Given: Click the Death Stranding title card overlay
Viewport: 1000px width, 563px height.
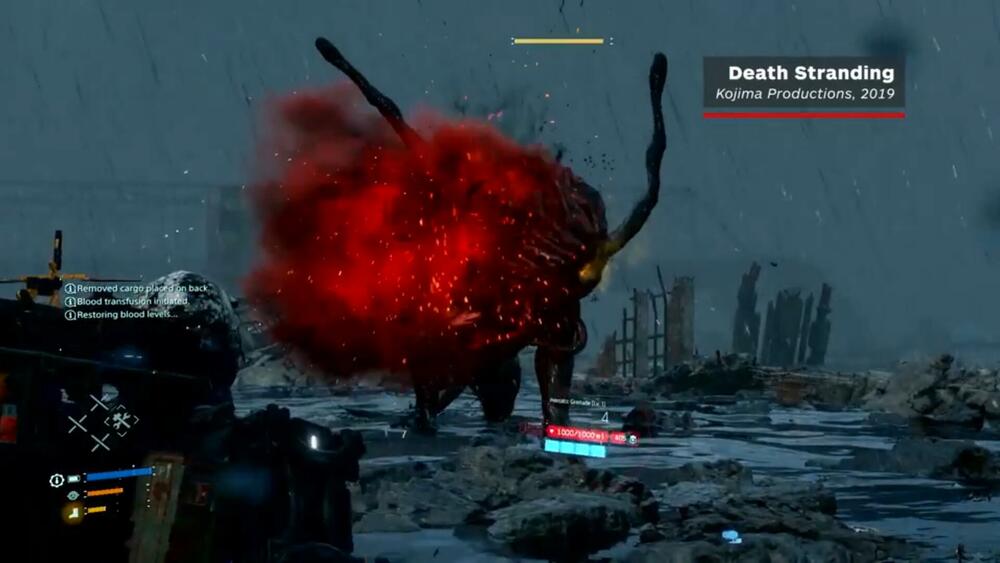Looking at the screenshot, I should click(x=804, y=84).
